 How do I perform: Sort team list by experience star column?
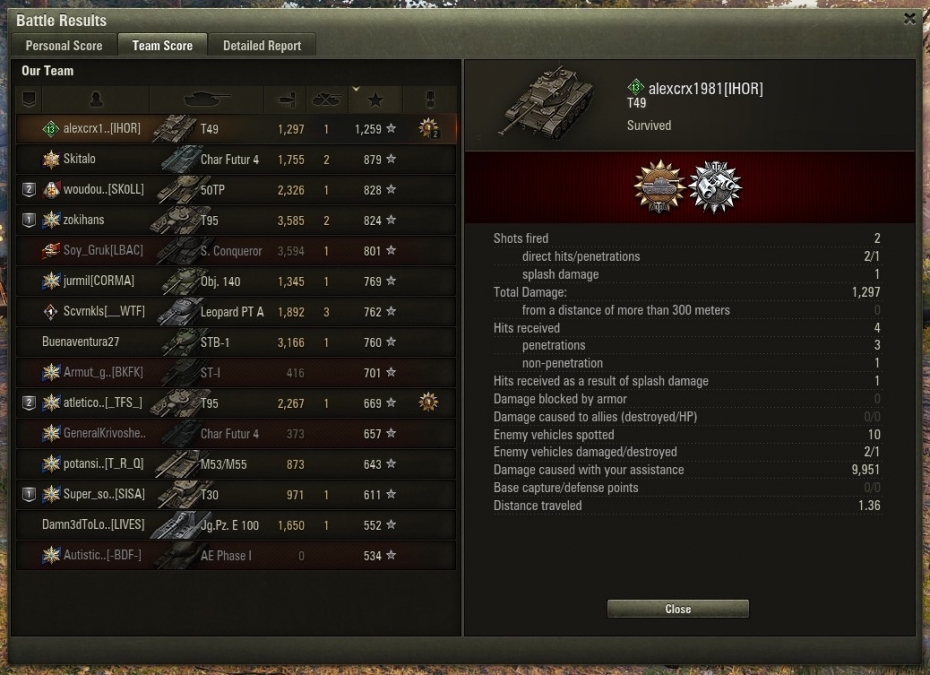[375, 100]
